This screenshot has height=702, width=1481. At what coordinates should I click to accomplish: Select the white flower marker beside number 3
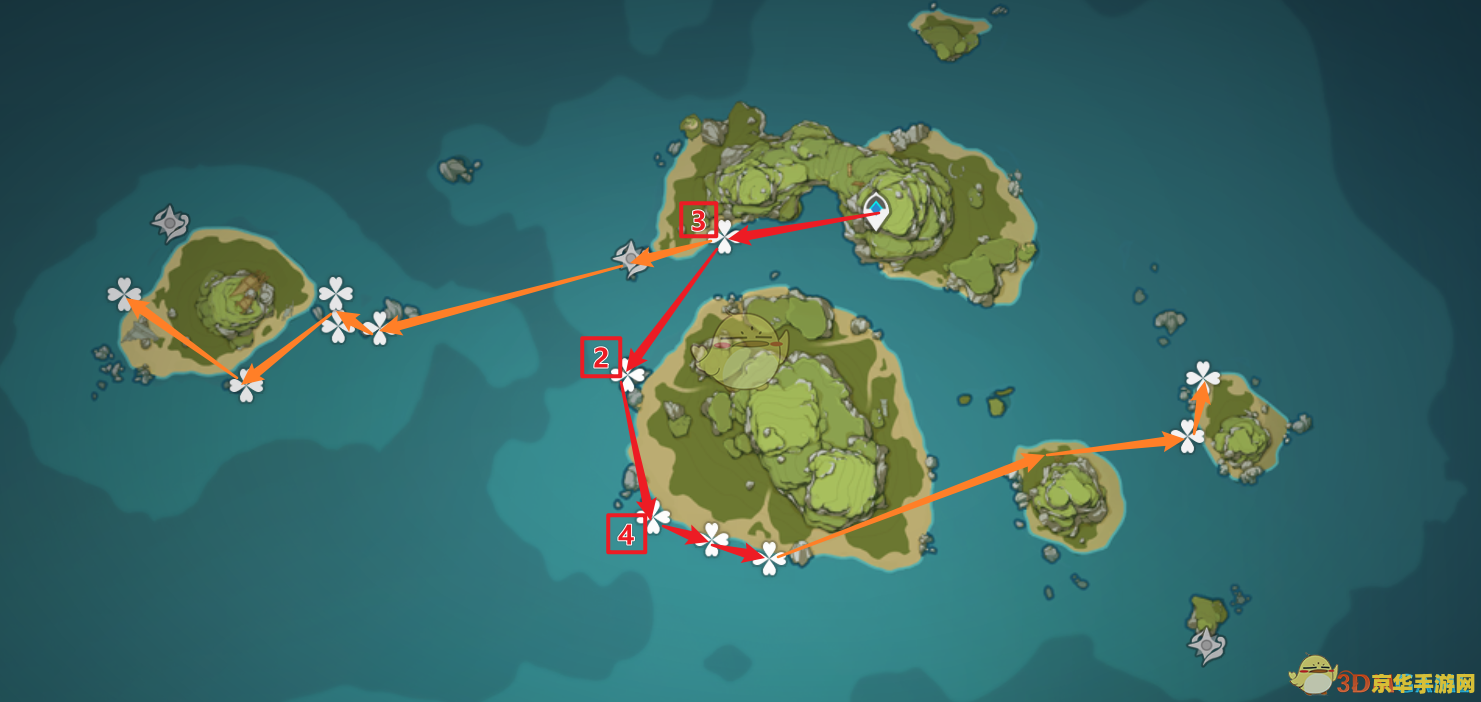tap(725, 237)
